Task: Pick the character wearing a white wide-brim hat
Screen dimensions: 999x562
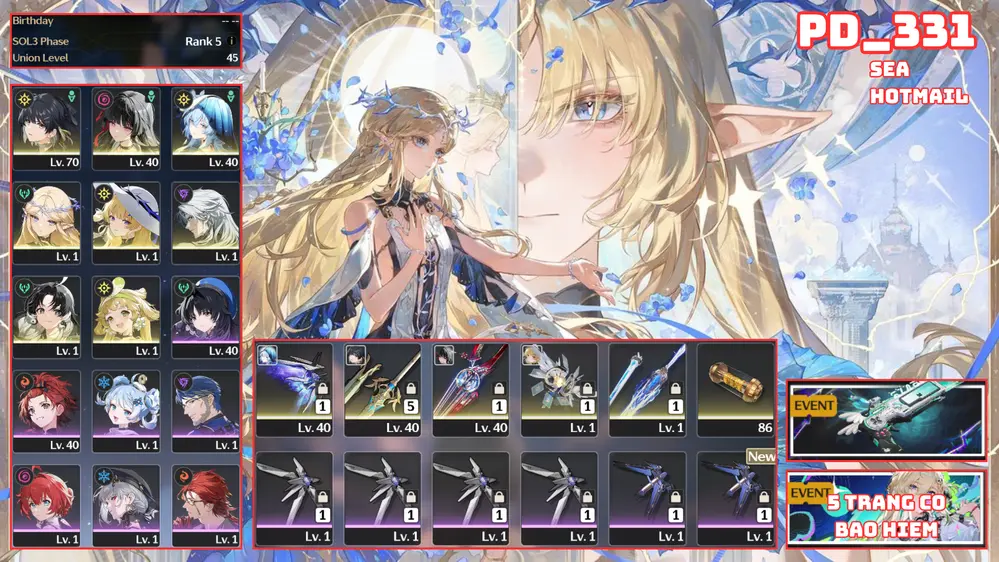Action: click(128, 221)
